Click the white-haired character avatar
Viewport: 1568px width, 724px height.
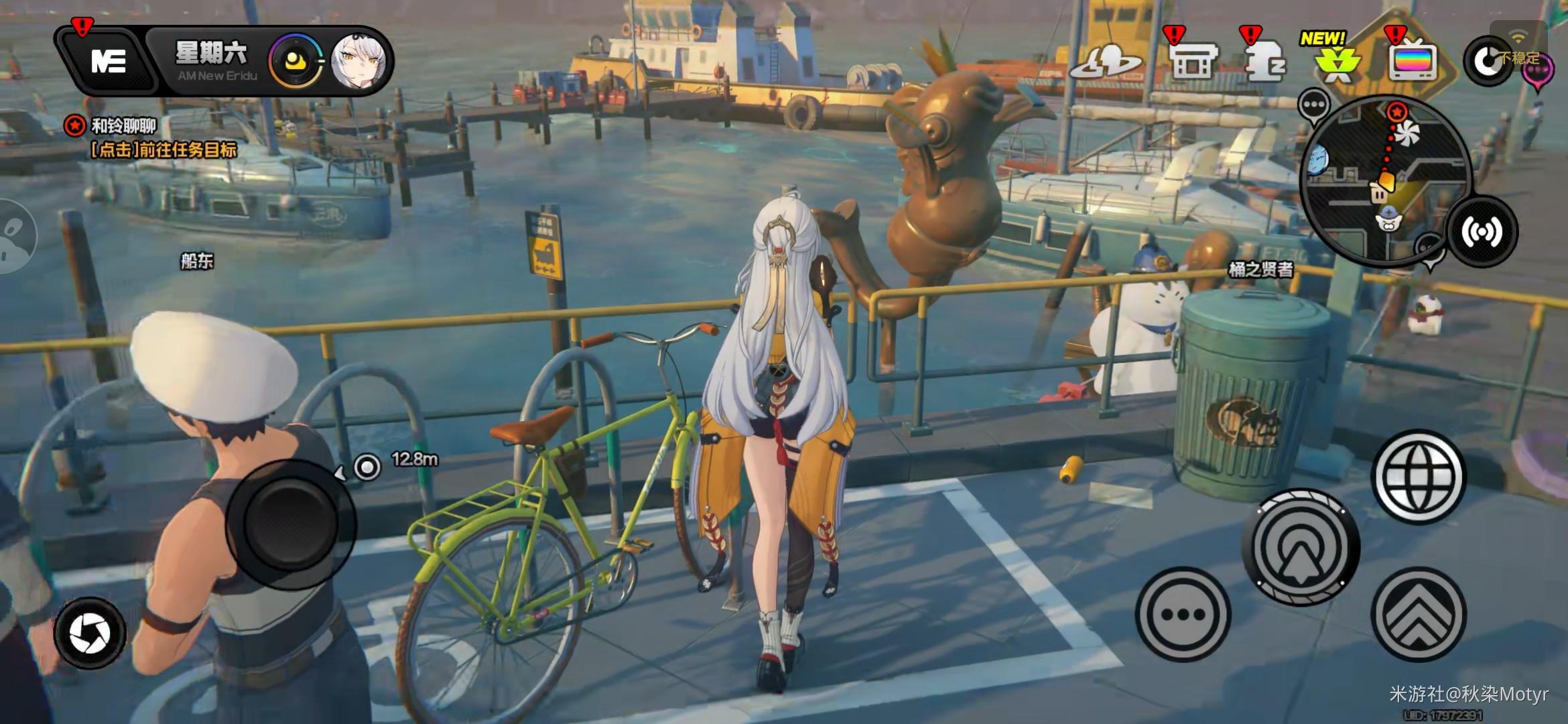[358, 61]
